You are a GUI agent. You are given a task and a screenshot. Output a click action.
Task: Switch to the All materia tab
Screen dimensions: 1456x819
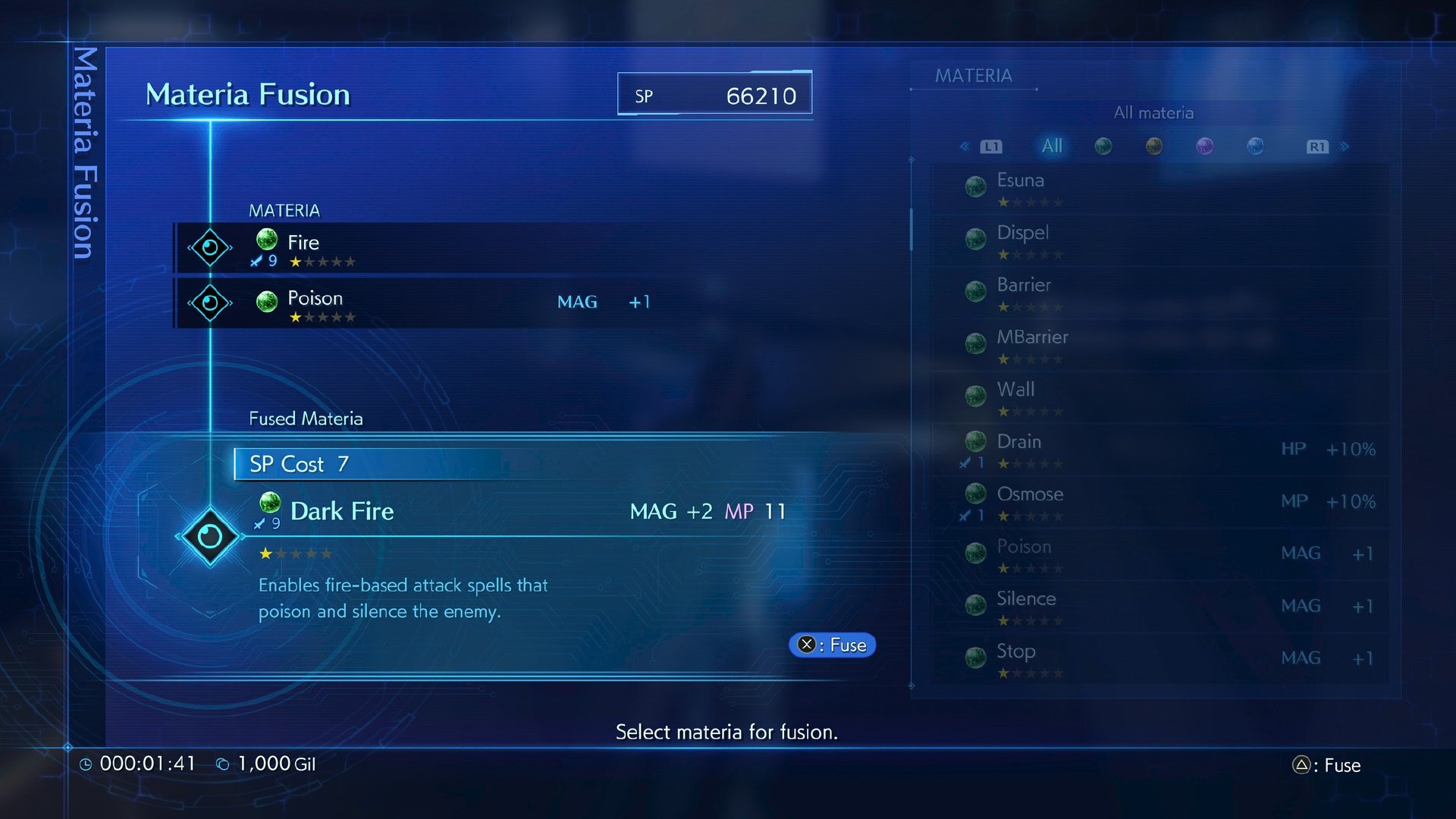click(1051, 146)
